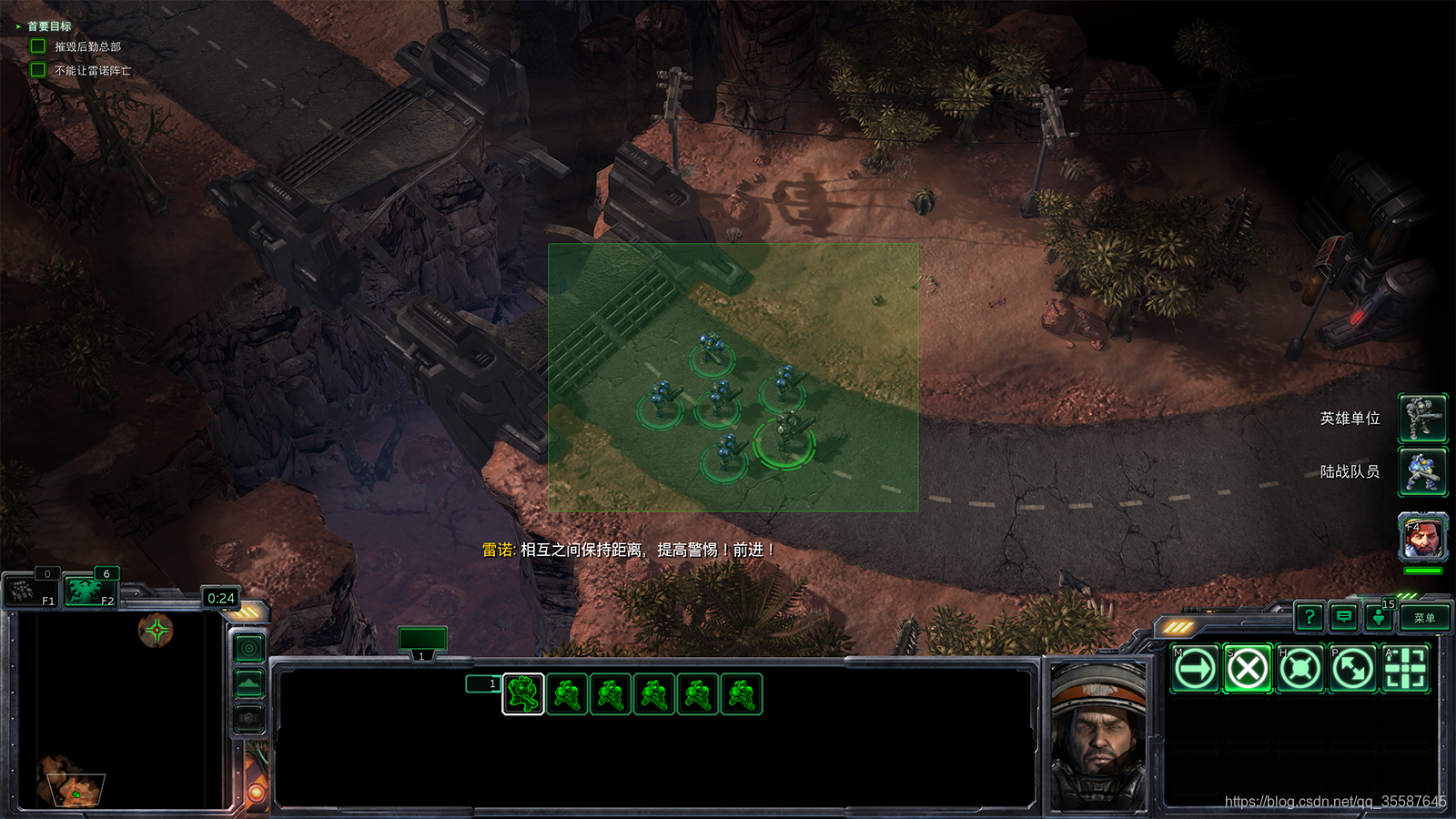Image resolution: width=1456 pixels, height=819 pixels.
Task: Open the help question mark panel
Action: [x=1309, y=618]
